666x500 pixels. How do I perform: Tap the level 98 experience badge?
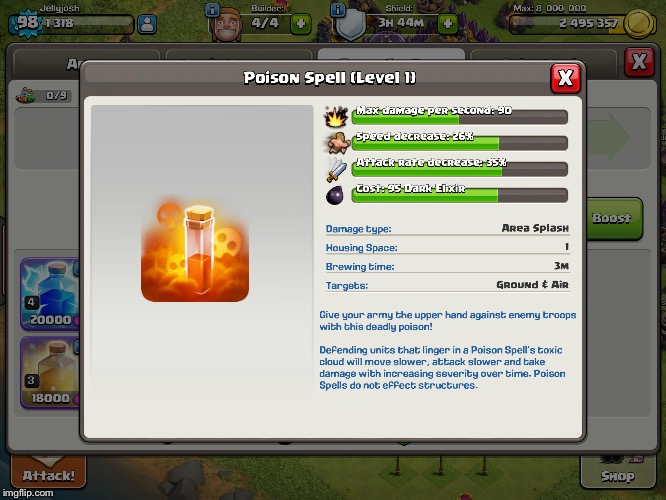tap(28, 22)
